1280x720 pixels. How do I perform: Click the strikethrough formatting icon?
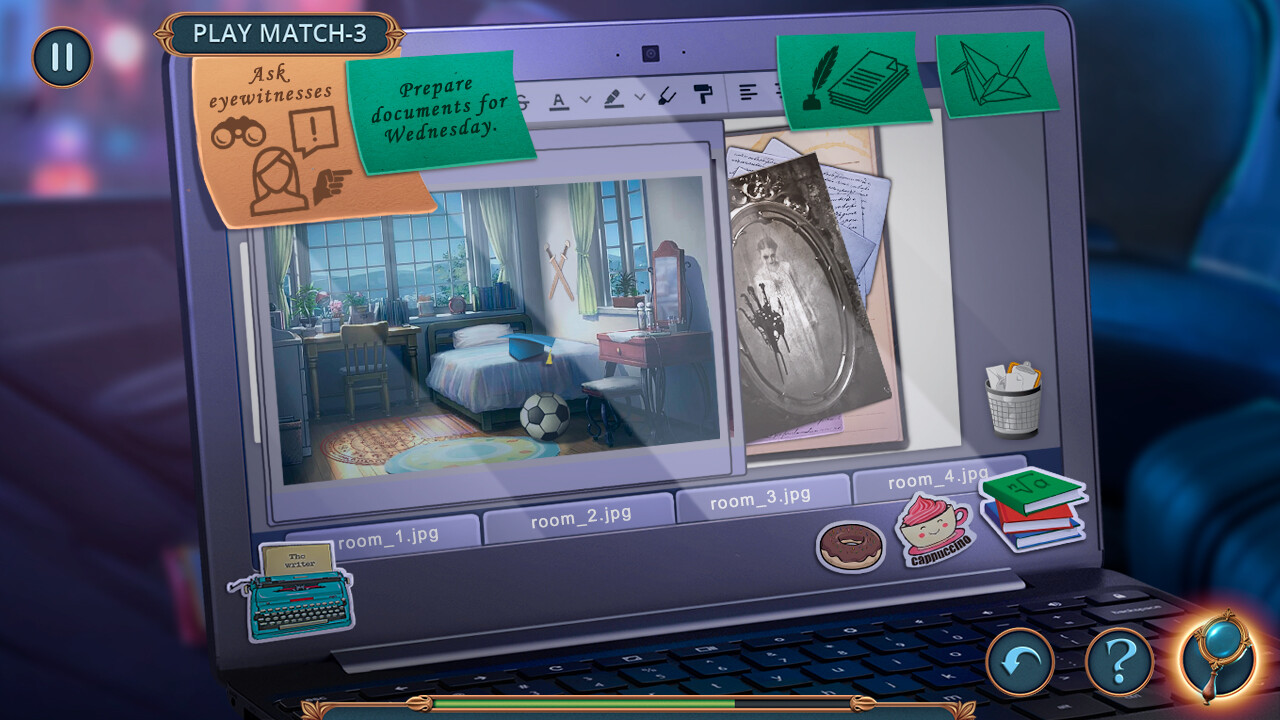coord(522,102)
